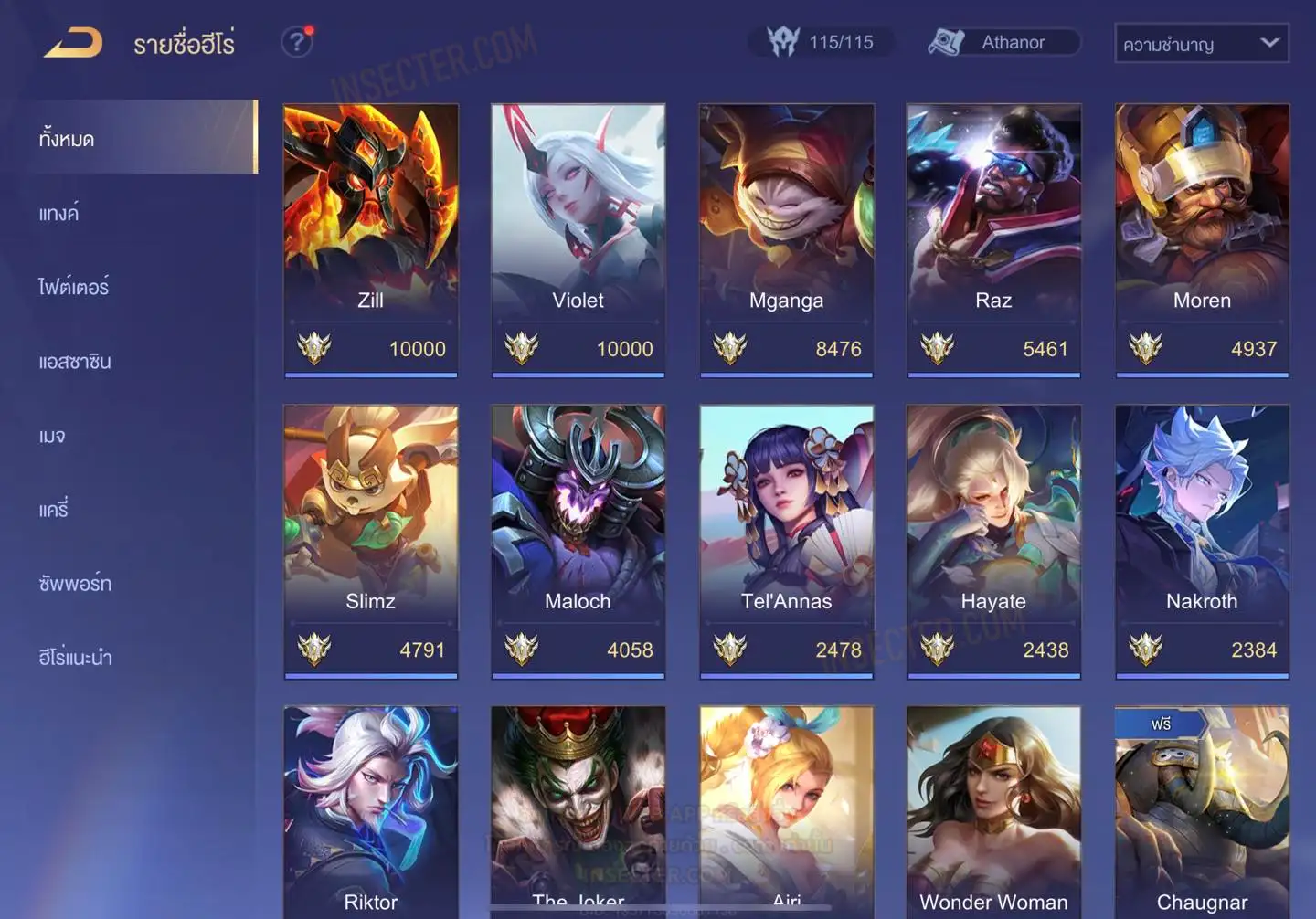Open Violet's hero card
Screen dimensions: 1316x919
coord(578,239)
